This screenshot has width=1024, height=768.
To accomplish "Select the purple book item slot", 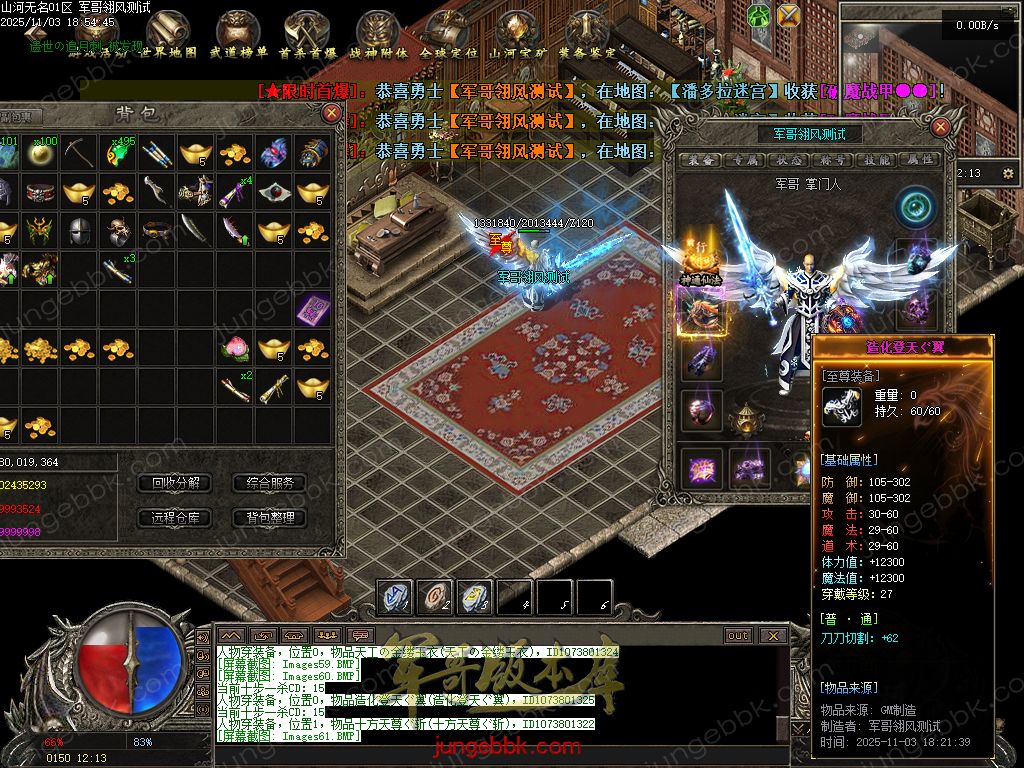I will [x=312, y=308].
